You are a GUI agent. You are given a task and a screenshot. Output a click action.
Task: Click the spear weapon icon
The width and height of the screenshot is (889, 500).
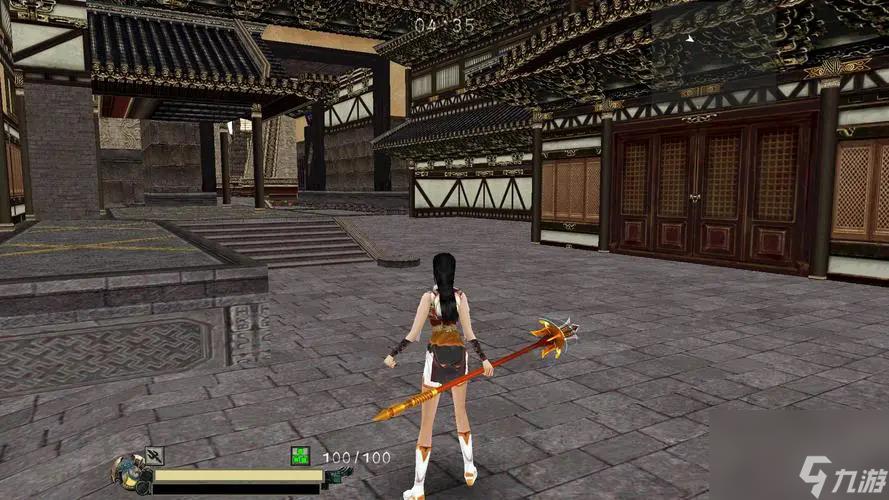[154, 456]
